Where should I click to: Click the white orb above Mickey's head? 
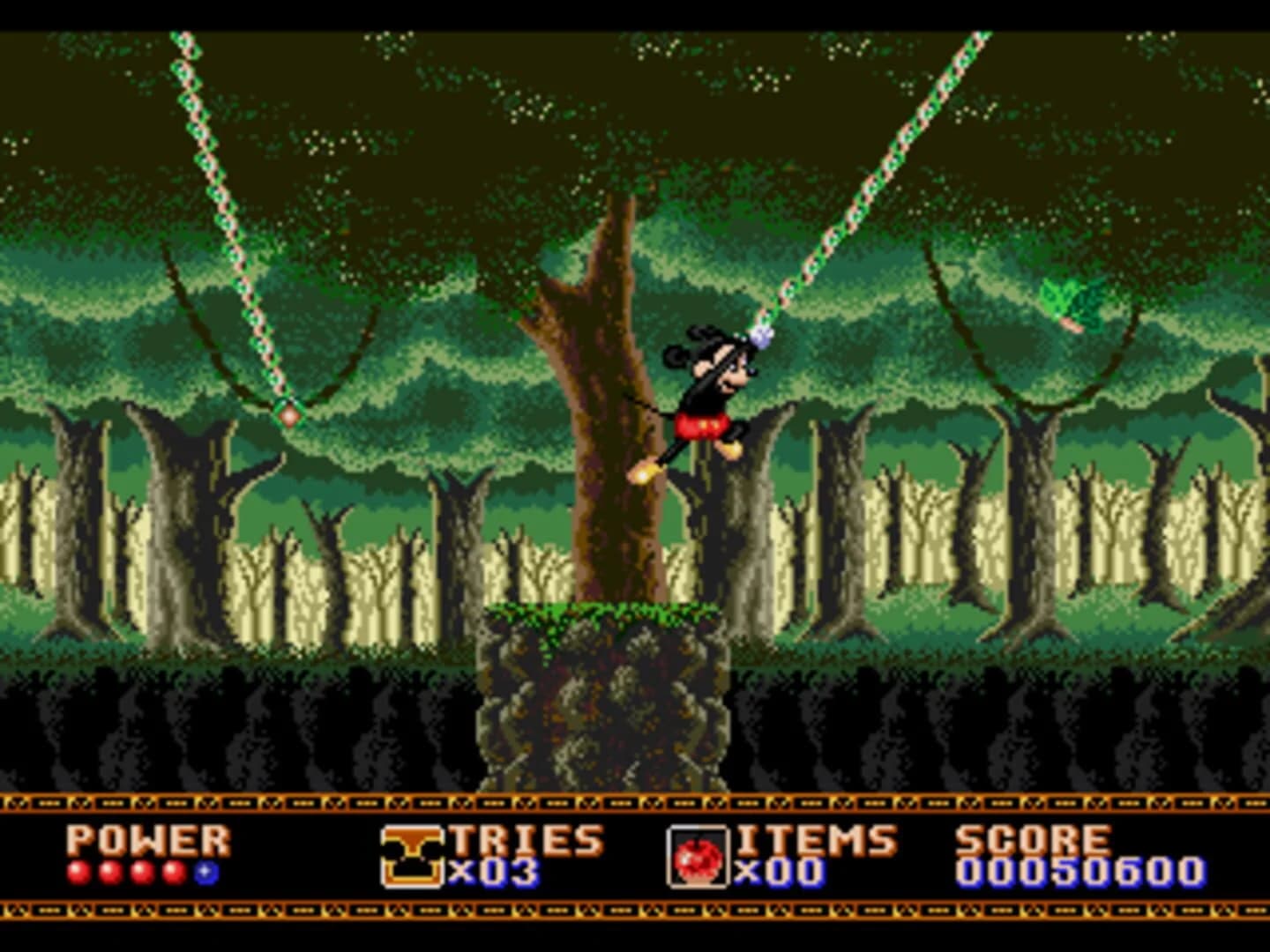(760, 338)
